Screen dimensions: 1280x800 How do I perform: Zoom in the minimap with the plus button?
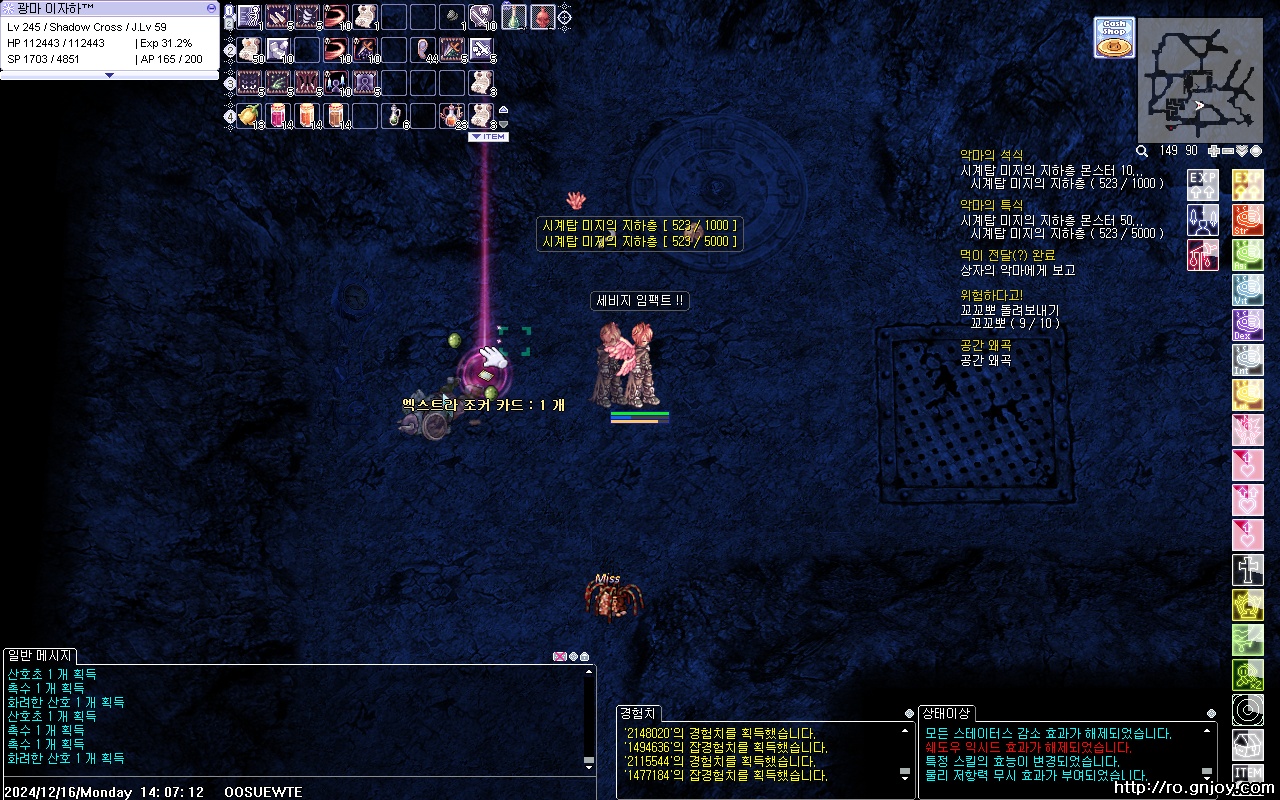[1214, 151]
